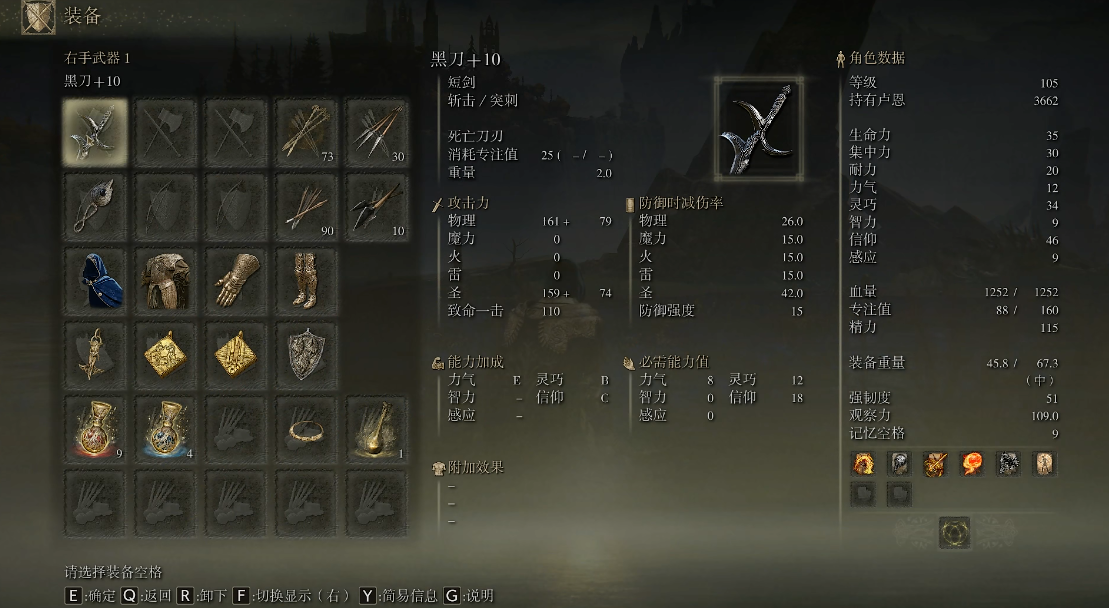Screen dimensions: 1109x608
Task: Select the crimson flask with 9 charges
Action: click(95, 427)
